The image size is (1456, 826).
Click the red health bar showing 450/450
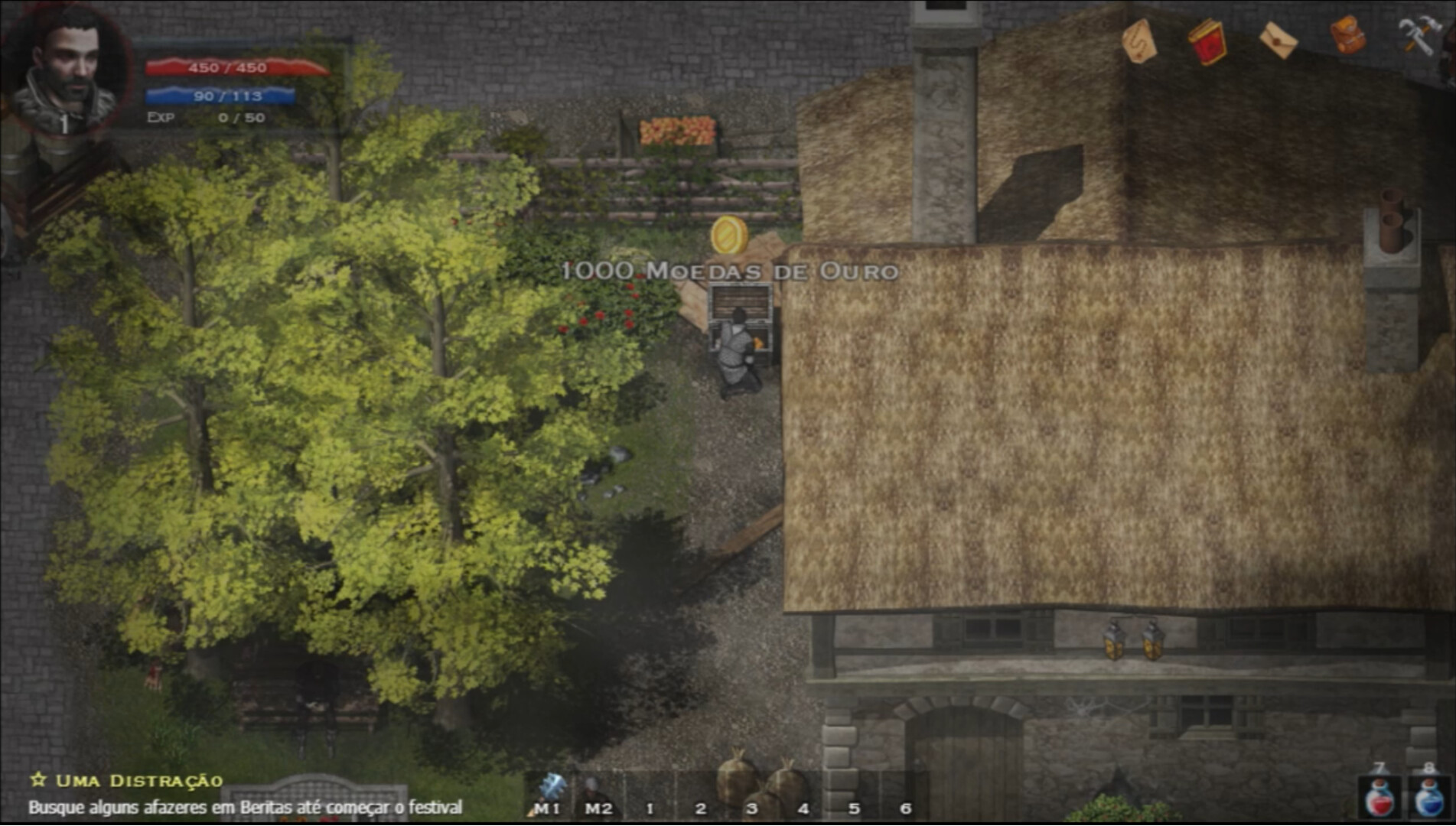(x=224, y=68)
